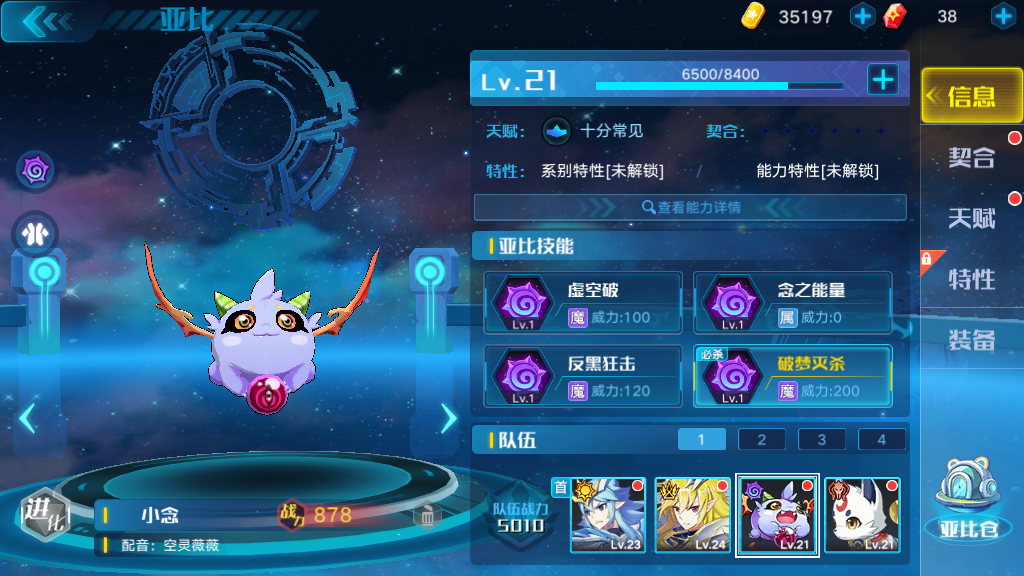Viewport: 1024px width, 576px height.
Task: Select the 念之能量 skill
Action: click(x=792, y=303)
